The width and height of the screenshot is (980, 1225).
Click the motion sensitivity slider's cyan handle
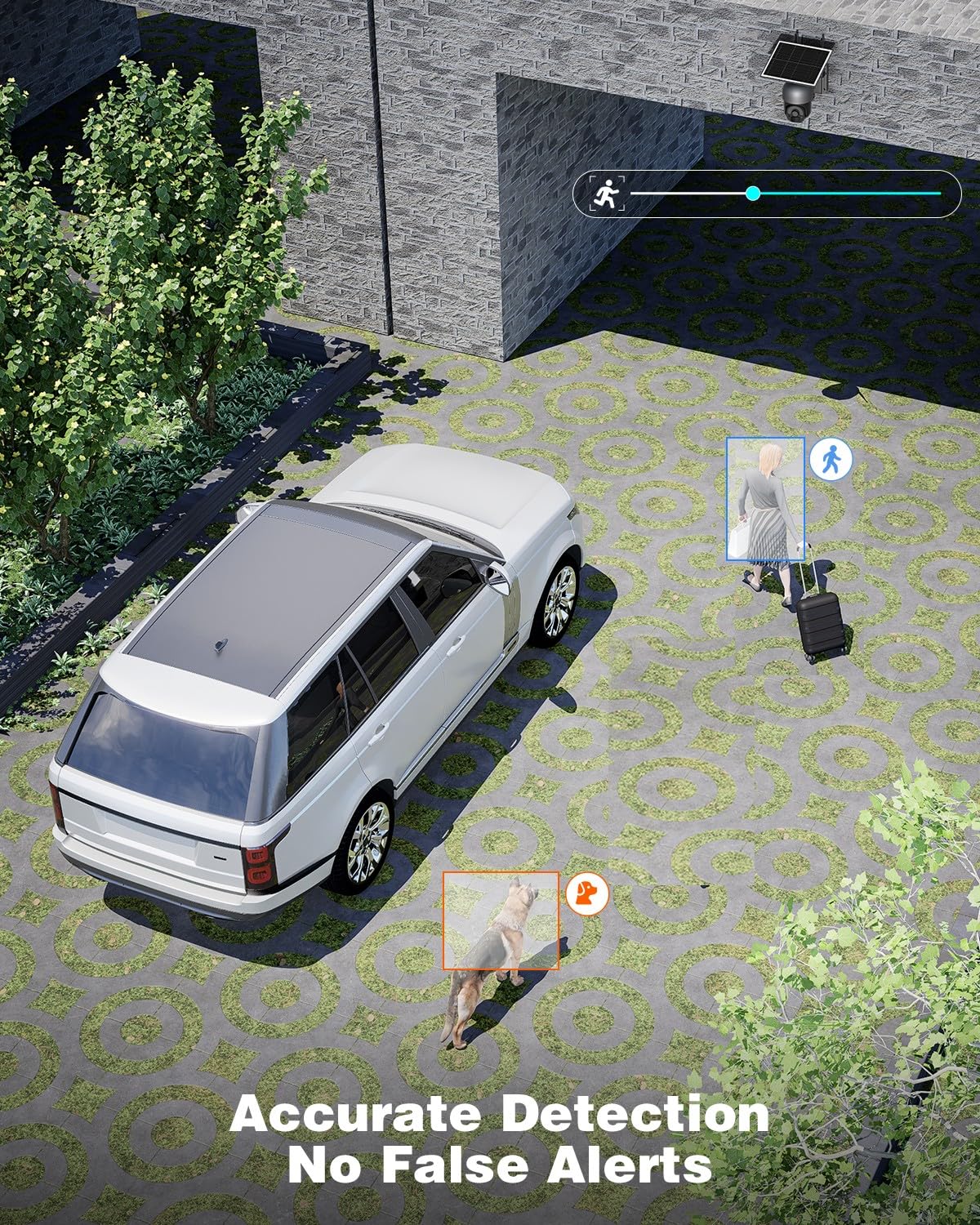tap(753, 194)
